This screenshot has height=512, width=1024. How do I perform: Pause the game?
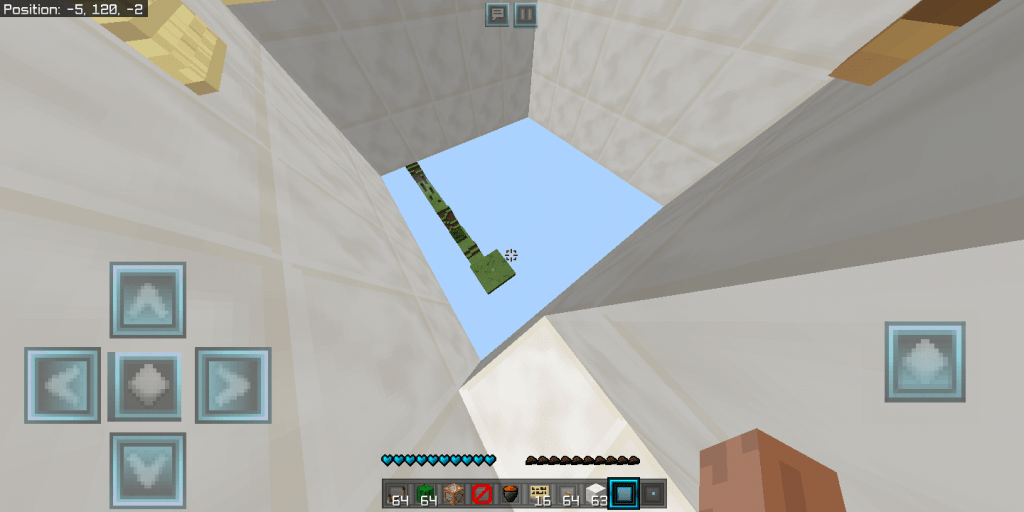[x=525, y=14]
